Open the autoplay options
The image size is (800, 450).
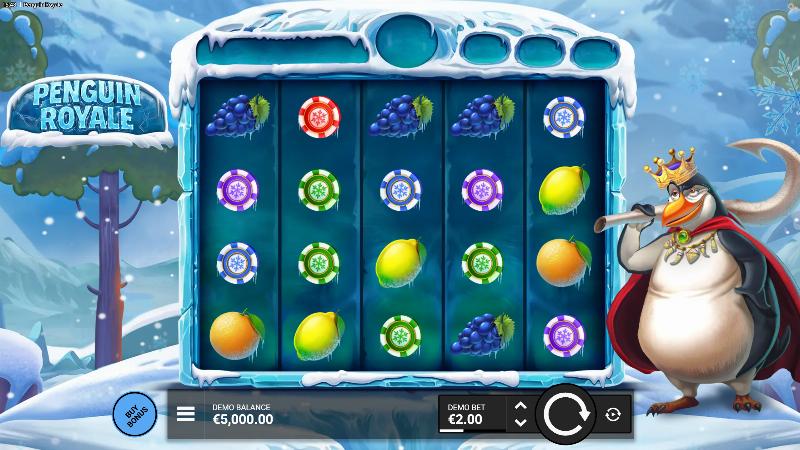[x=613, y=414]
